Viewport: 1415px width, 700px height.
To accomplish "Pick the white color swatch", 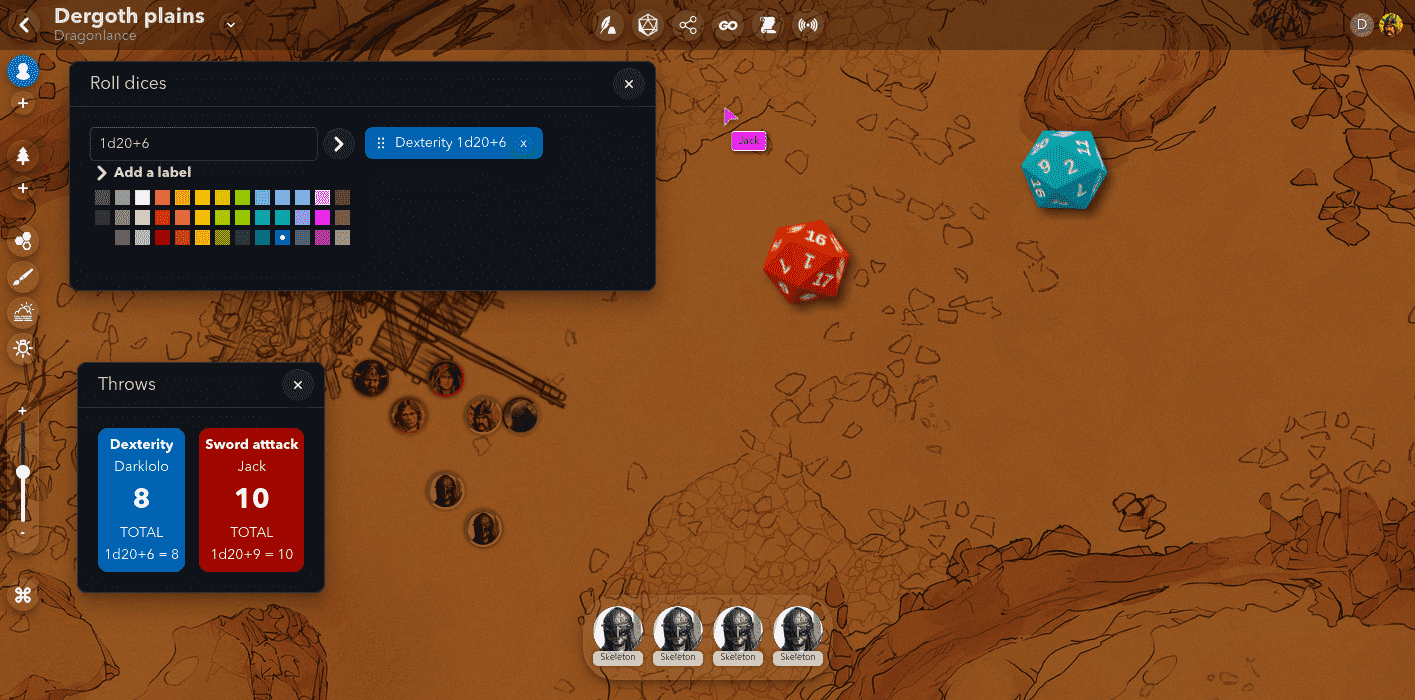I will [x=142, y=198].
